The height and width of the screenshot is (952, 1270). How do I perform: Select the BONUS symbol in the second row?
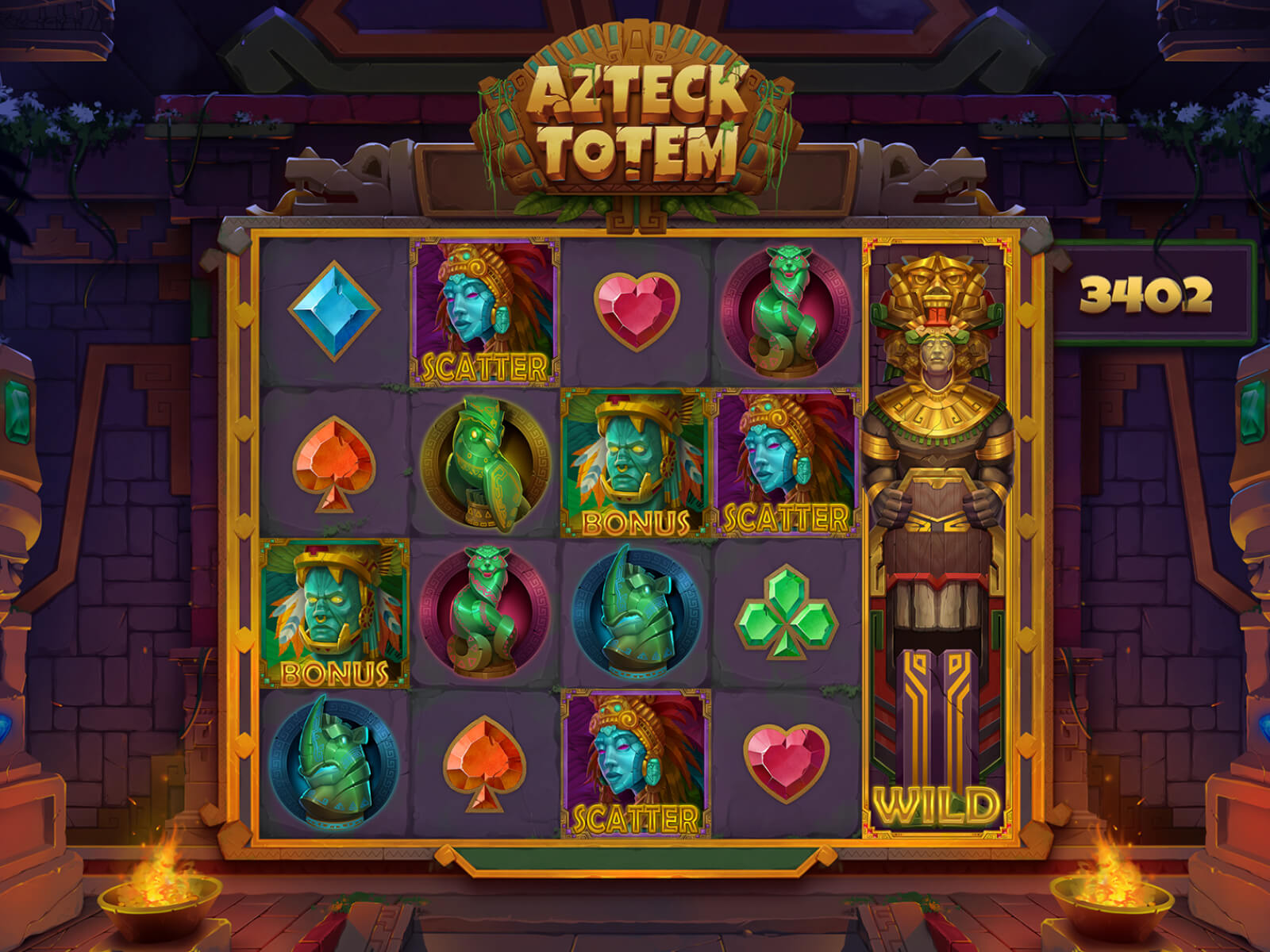[631, 460]
